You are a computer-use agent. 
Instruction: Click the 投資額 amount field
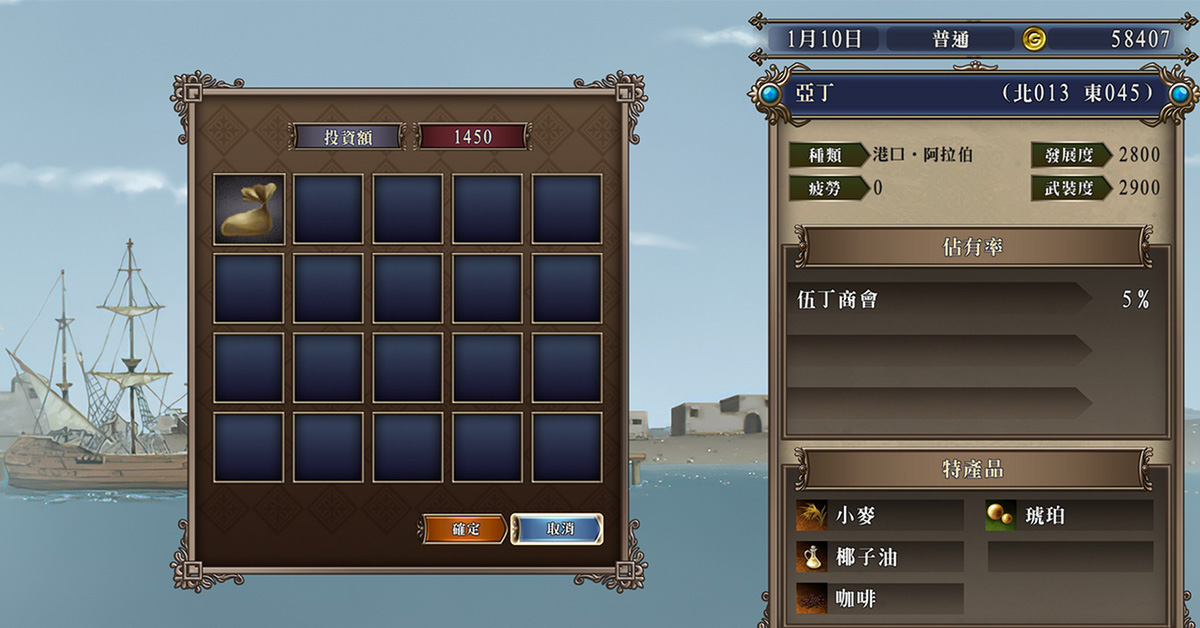tap(472, 137)
